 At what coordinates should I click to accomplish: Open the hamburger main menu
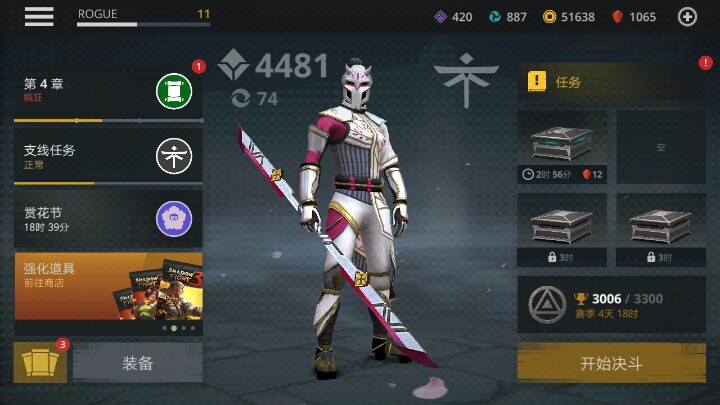tap(39, 16)
